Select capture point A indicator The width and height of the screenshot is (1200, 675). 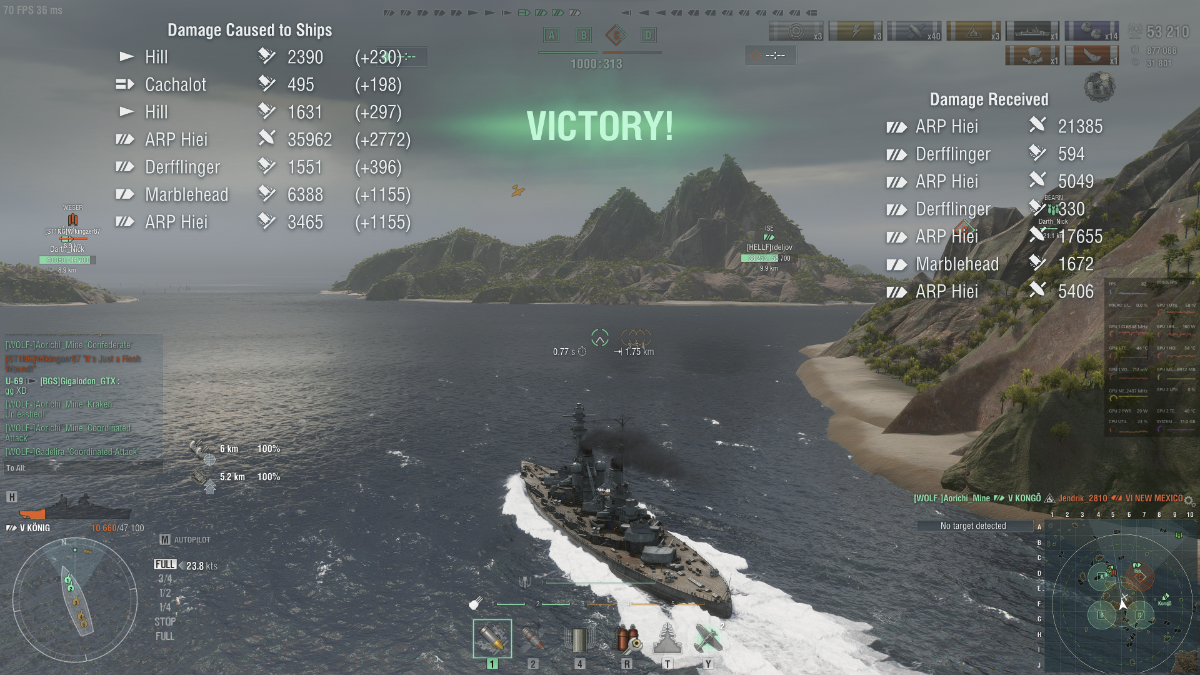pyautogui.click(x=550, y=35)
